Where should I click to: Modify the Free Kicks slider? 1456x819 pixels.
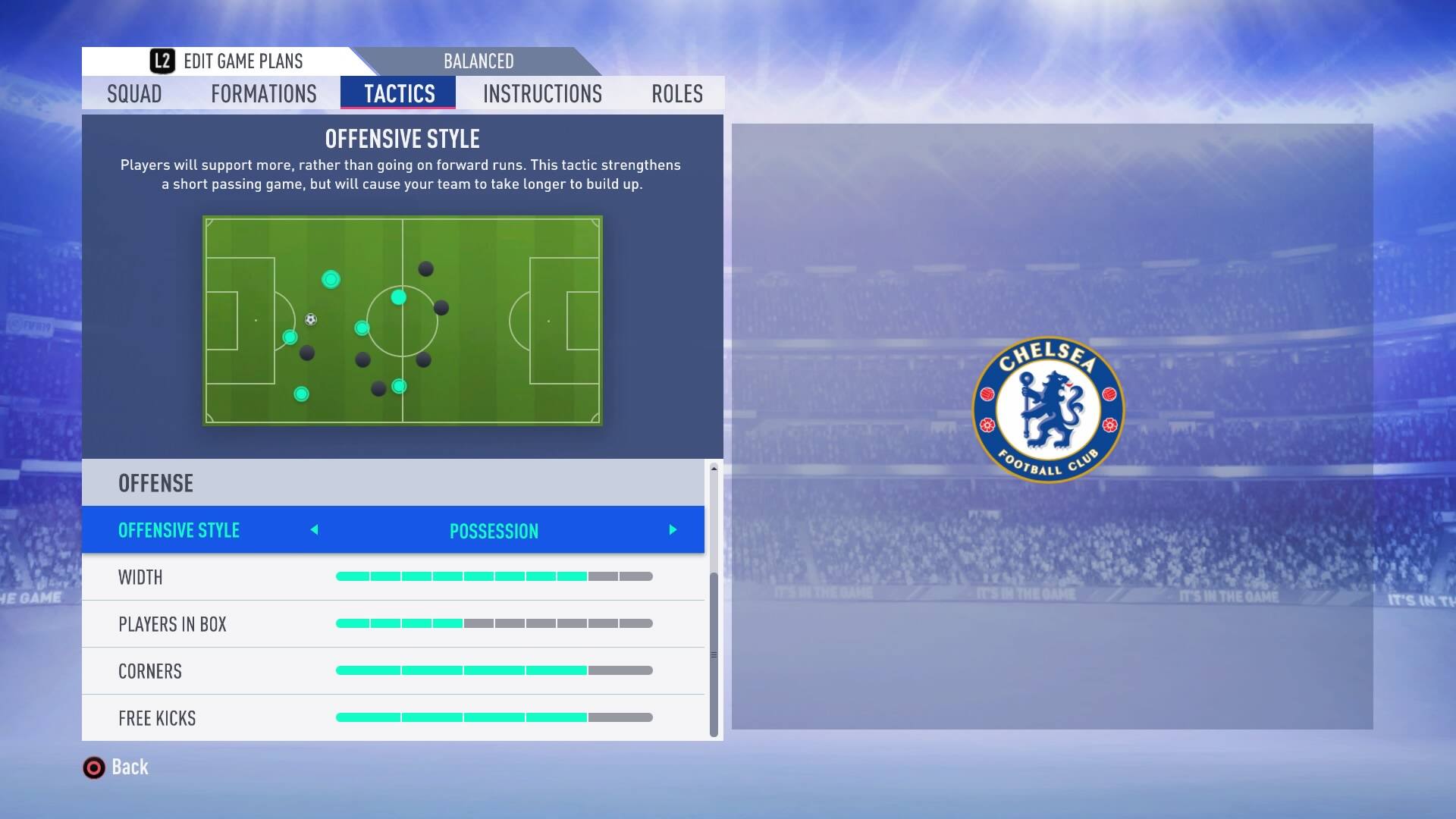point(494,718)
